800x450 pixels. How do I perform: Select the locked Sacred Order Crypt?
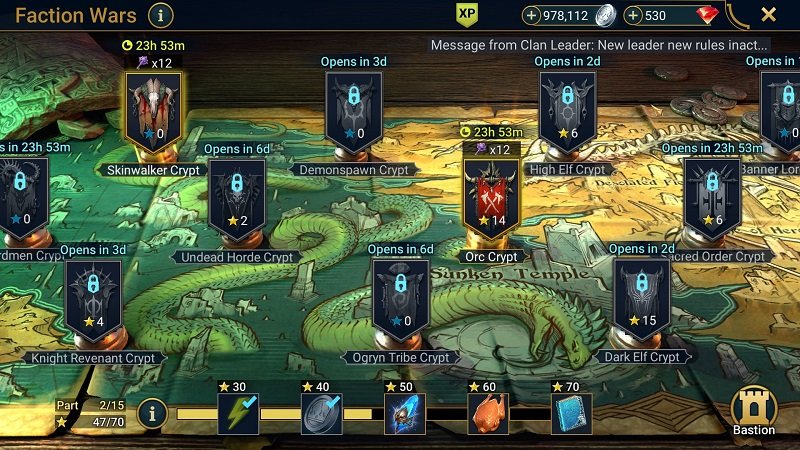pyautogui.click(x=713, y=197)
